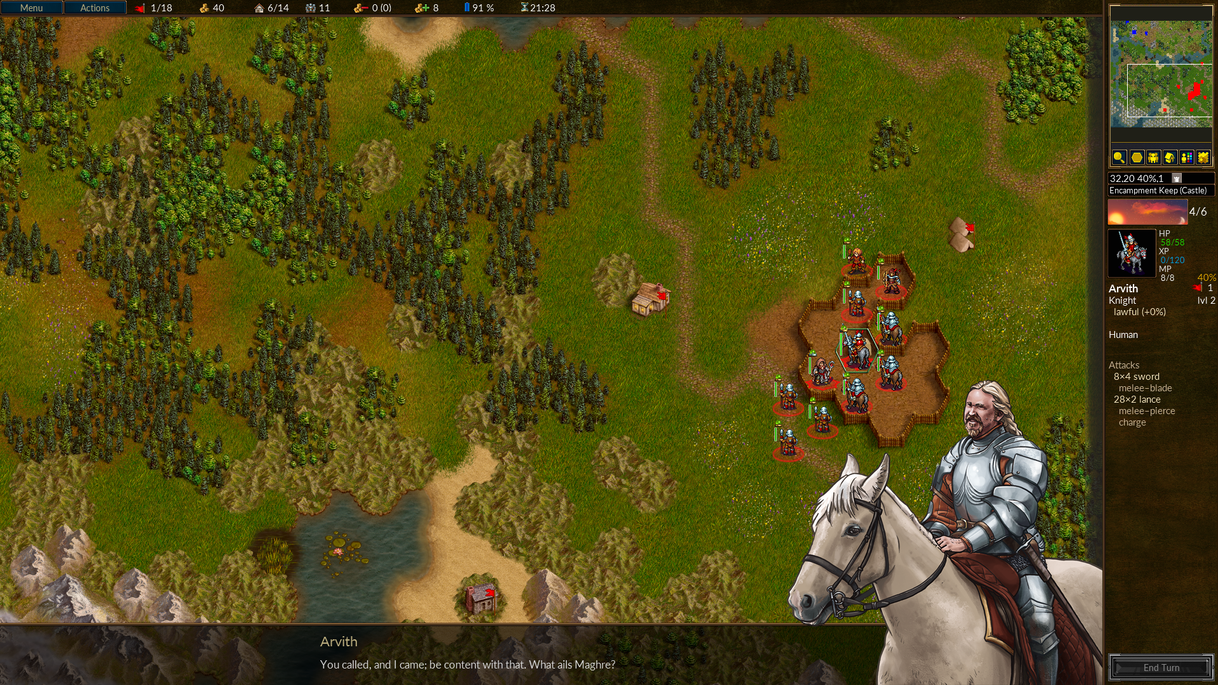Select the 28×2 lance attack entry
The image size is (1218, 685).
click(x=1137, y=400)
